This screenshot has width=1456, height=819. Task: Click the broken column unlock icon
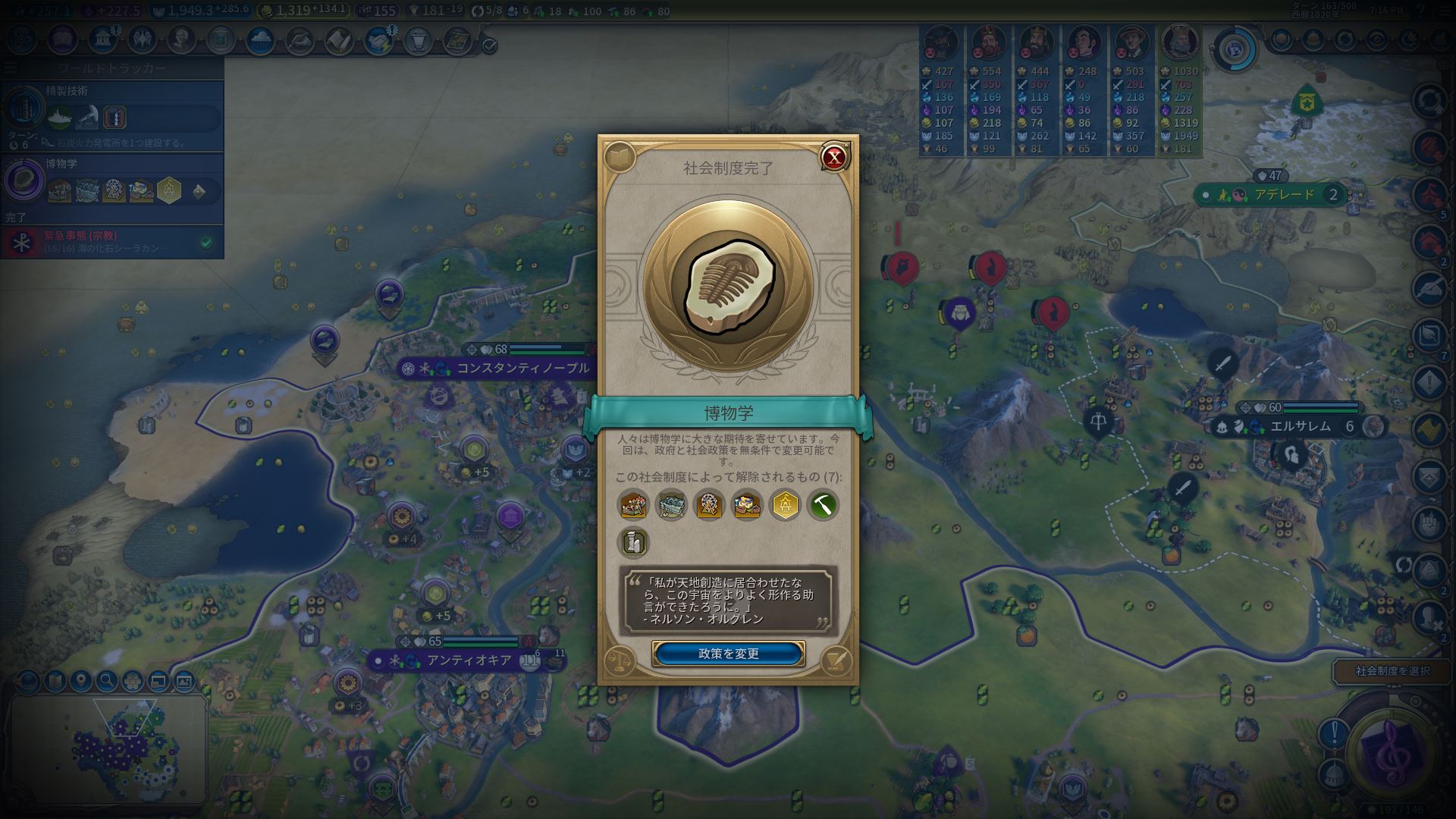tap(633, 542)
